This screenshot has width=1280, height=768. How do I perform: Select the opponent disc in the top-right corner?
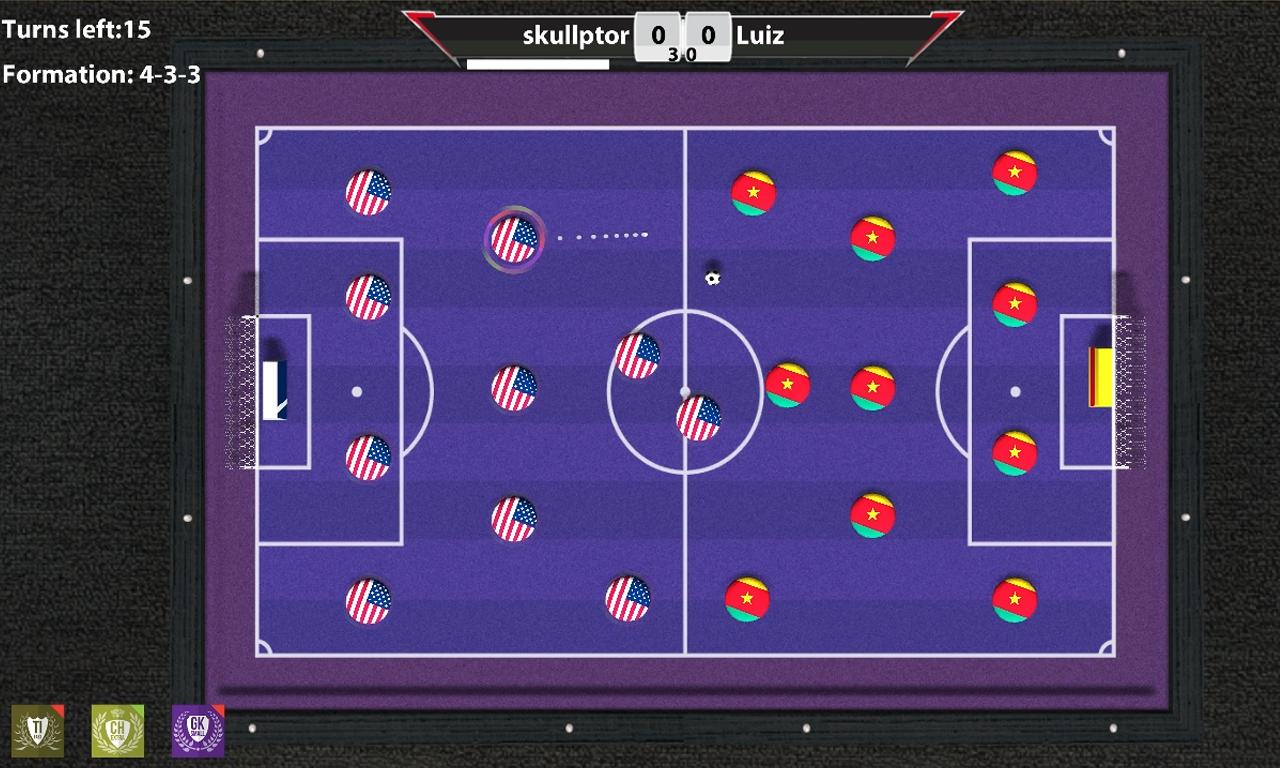pos(1017,170)
